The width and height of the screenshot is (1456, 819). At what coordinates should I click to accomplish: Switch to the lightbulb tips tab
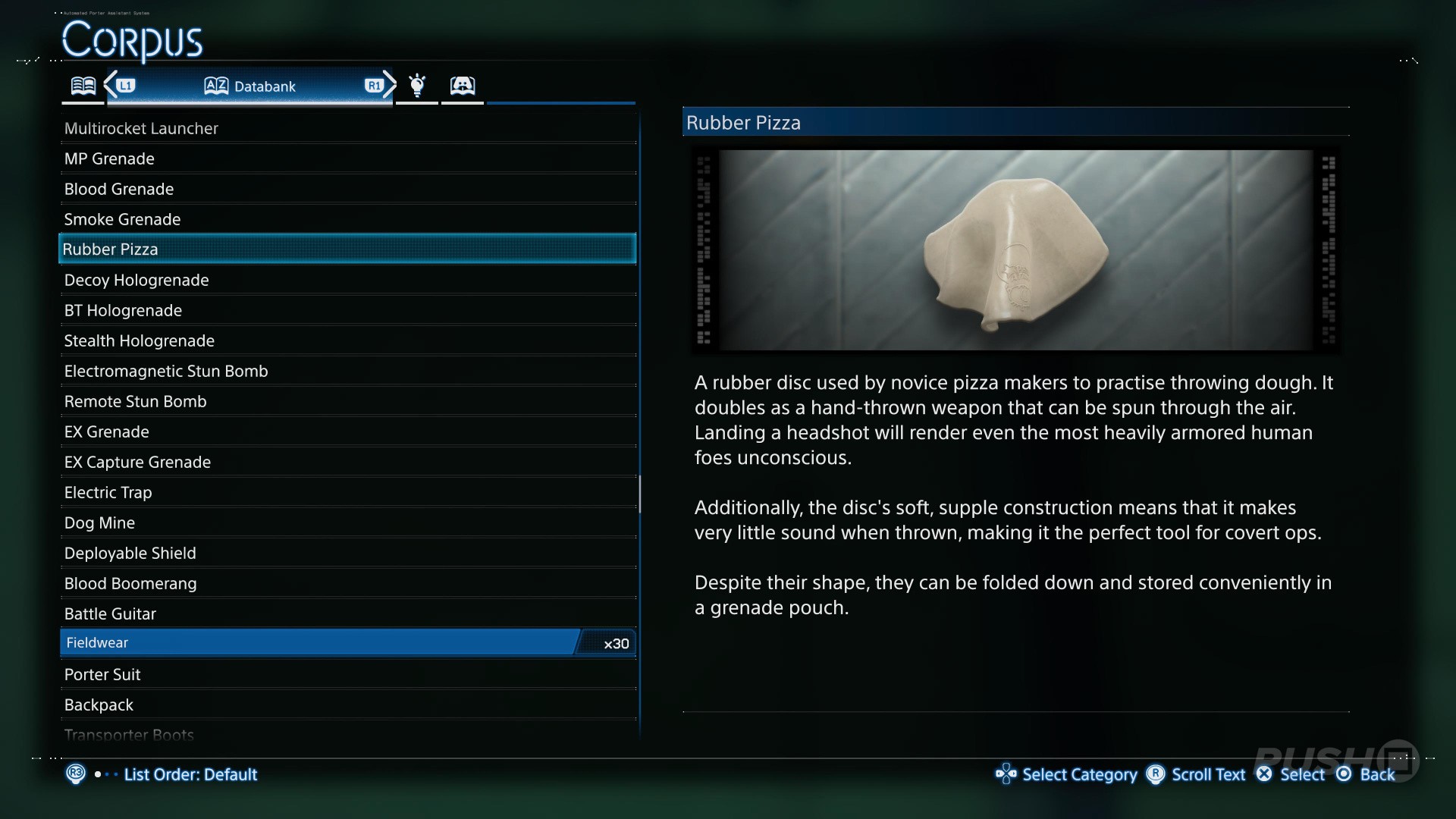(416, 85)
